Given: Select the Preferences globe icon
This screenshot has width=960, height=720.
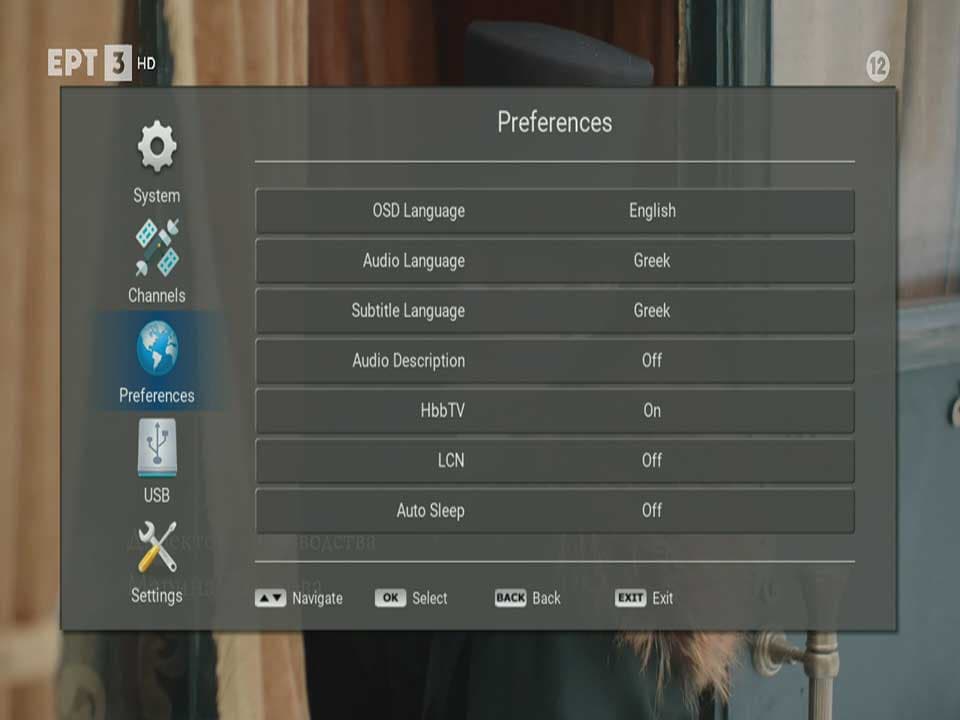Looking at the screenshot, I should (x=157, y=349).
